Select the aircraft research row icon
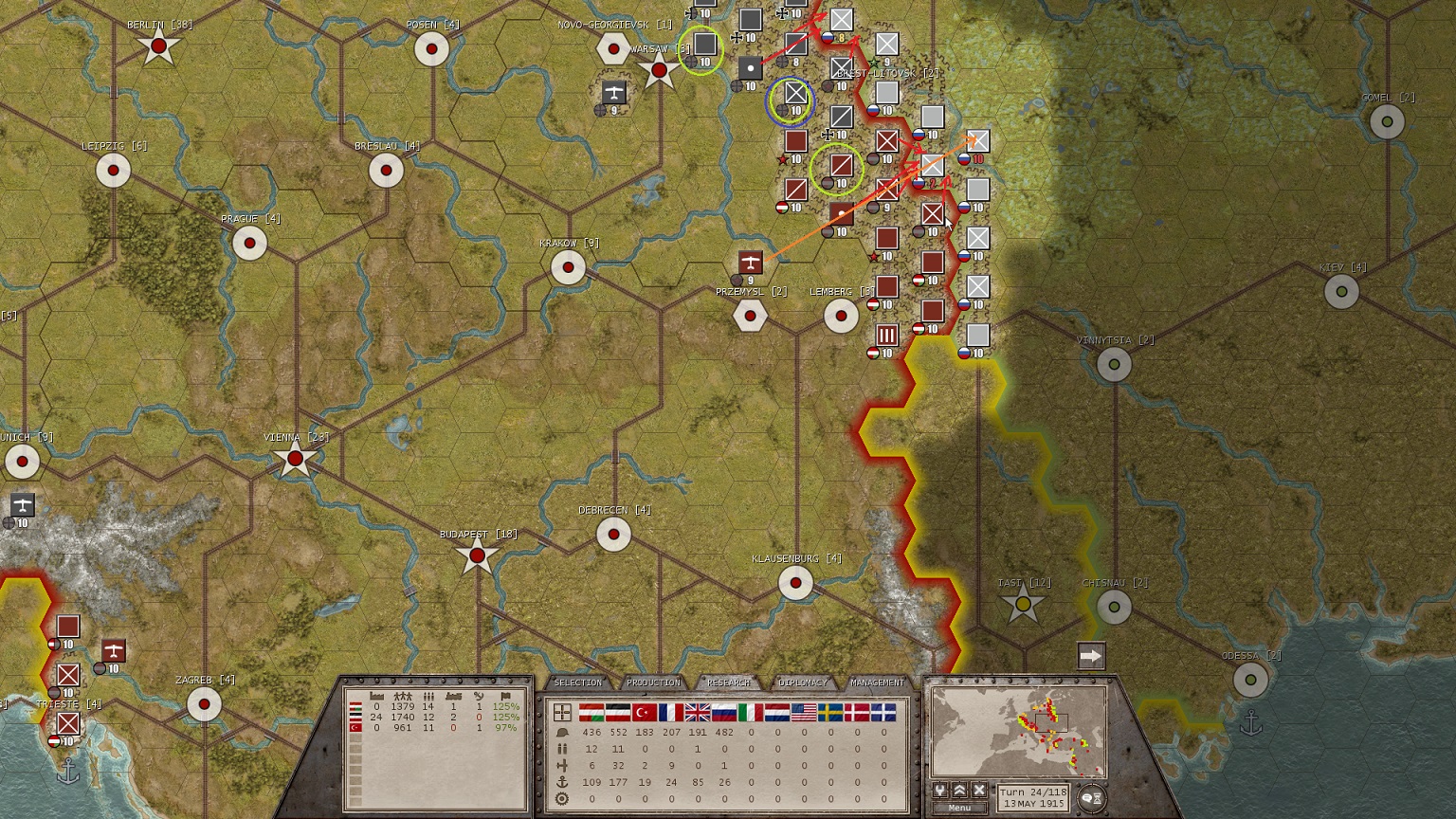 [x=562, y=765]
